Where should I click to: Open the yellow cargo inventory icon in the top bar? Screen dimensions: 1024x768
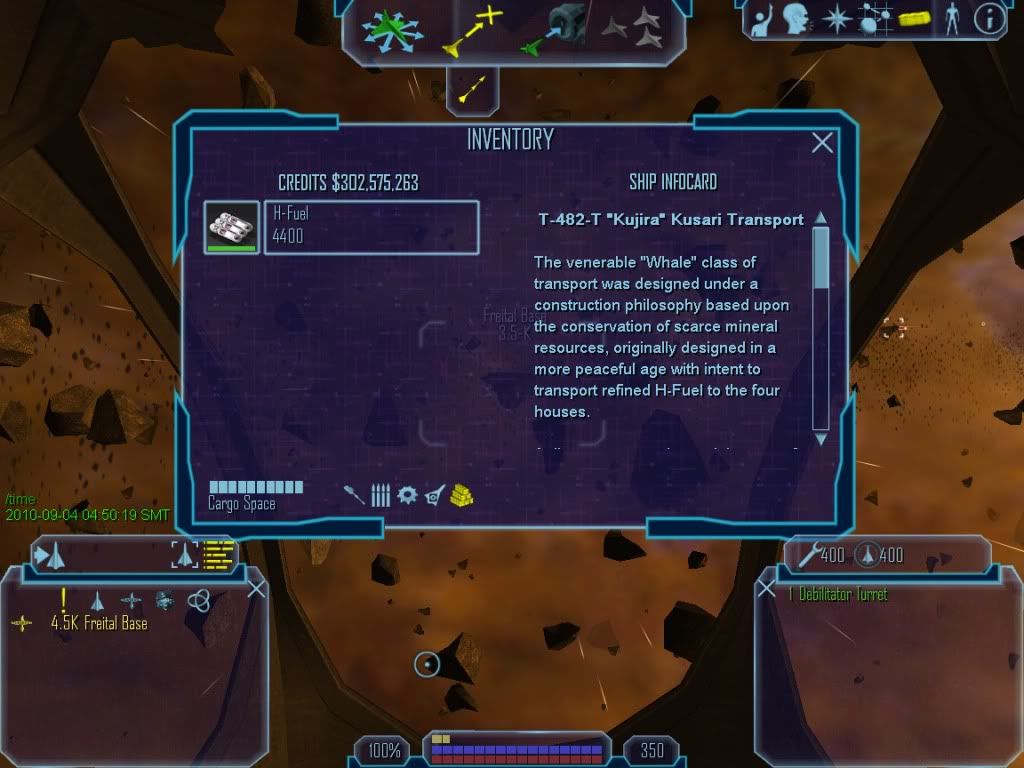tap(913, 19)
